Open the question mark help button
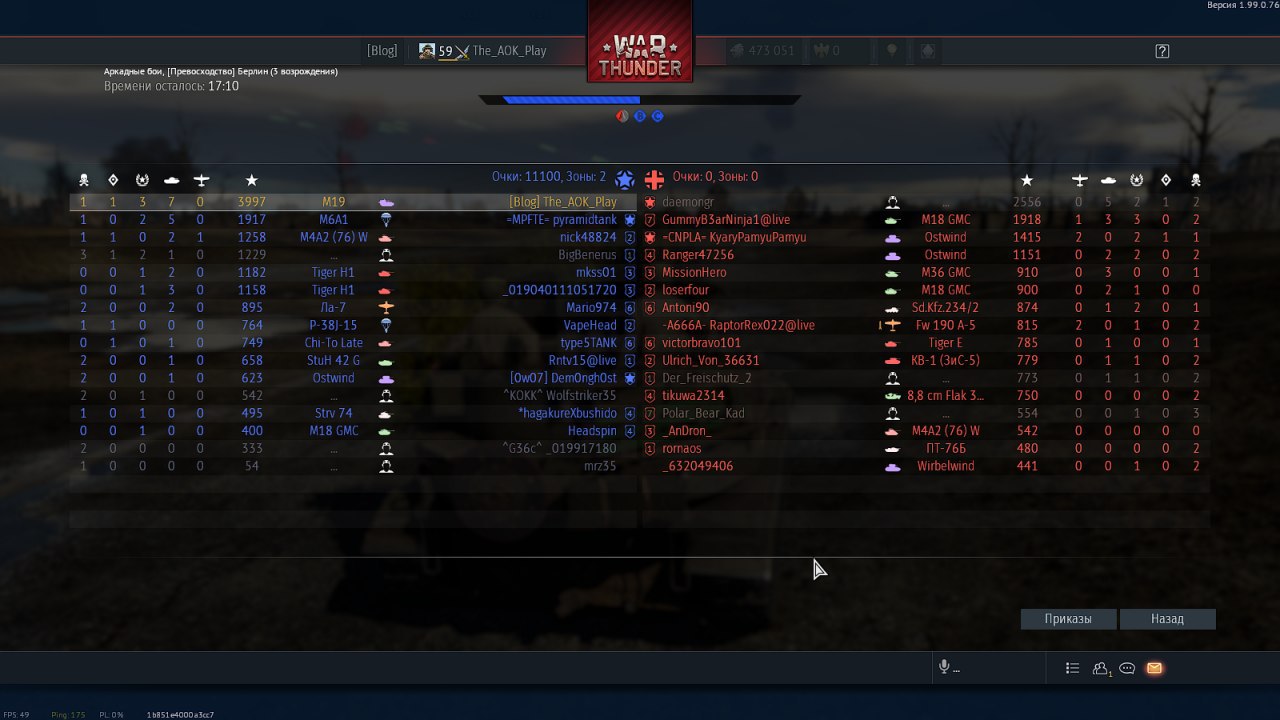 (1162, 51)
